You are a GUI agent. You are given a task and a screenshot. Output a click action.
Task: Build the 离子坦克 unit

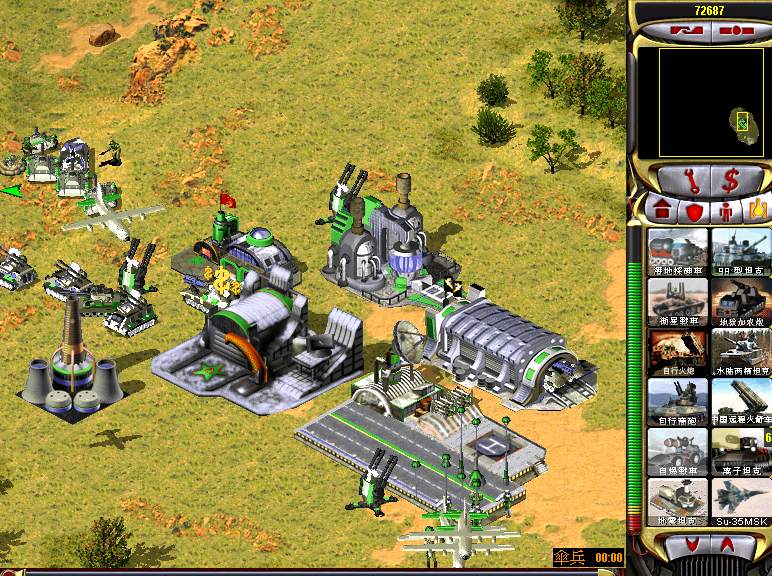[741, 451]
